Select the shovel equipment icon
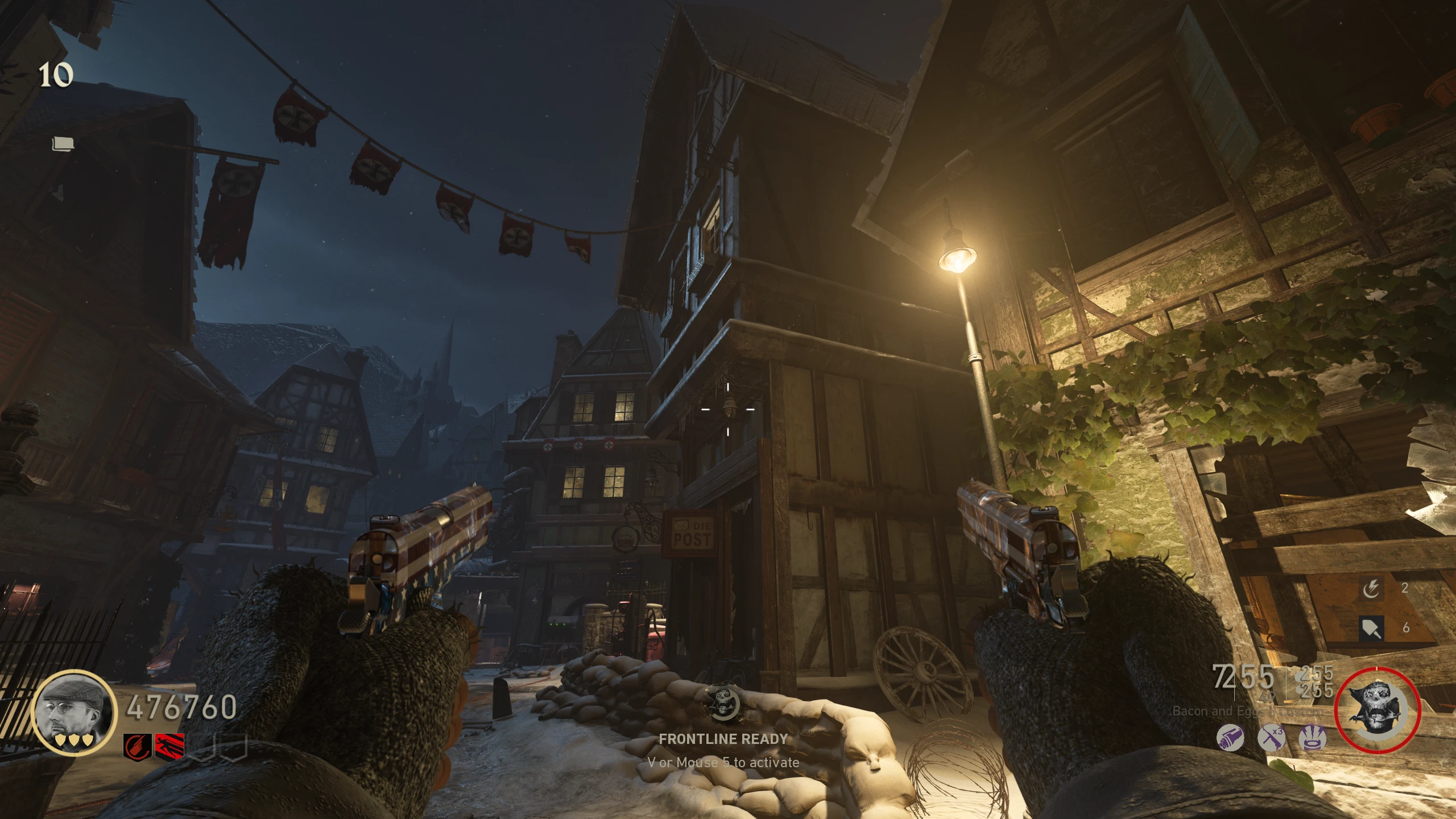 [x=1371, y=628]
